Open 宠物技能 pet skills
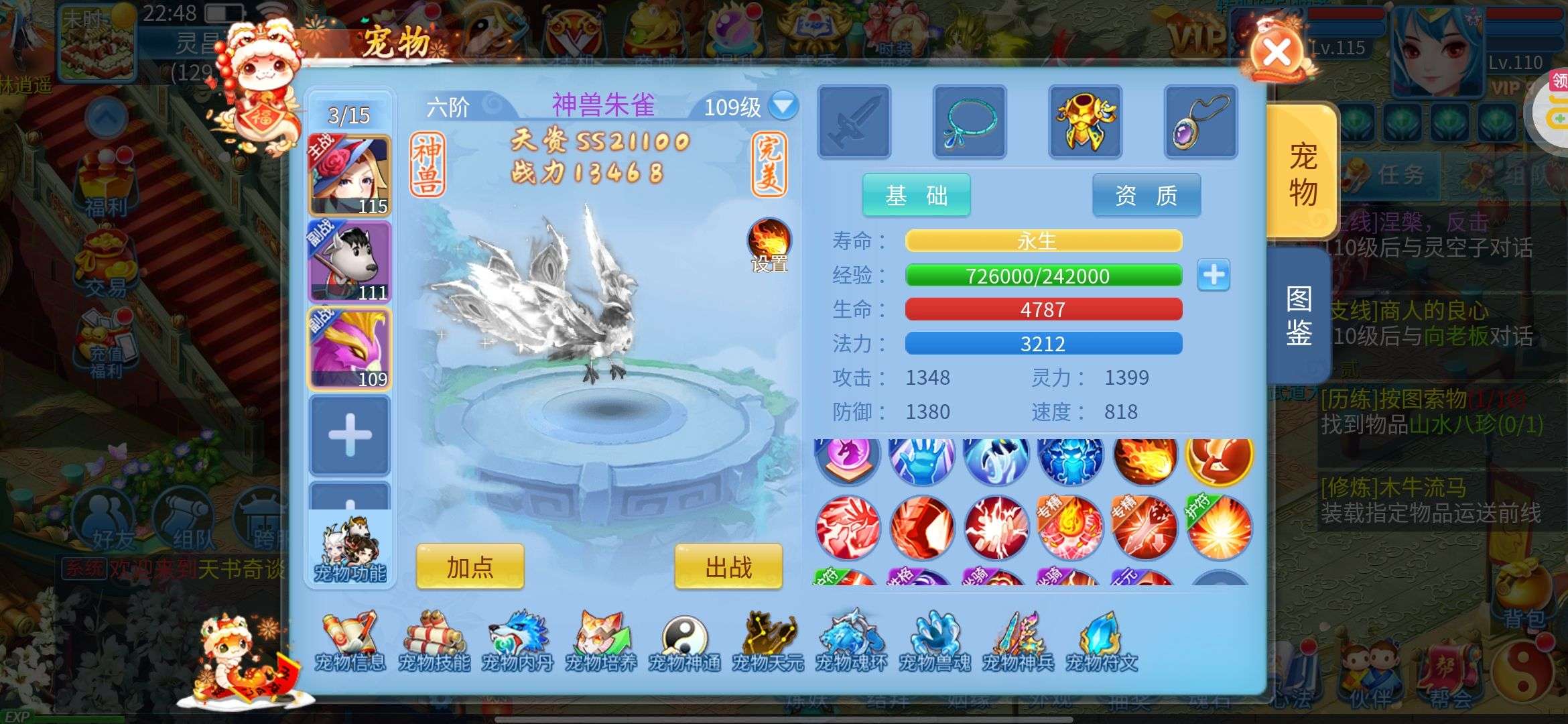 [x=434, y=641]
